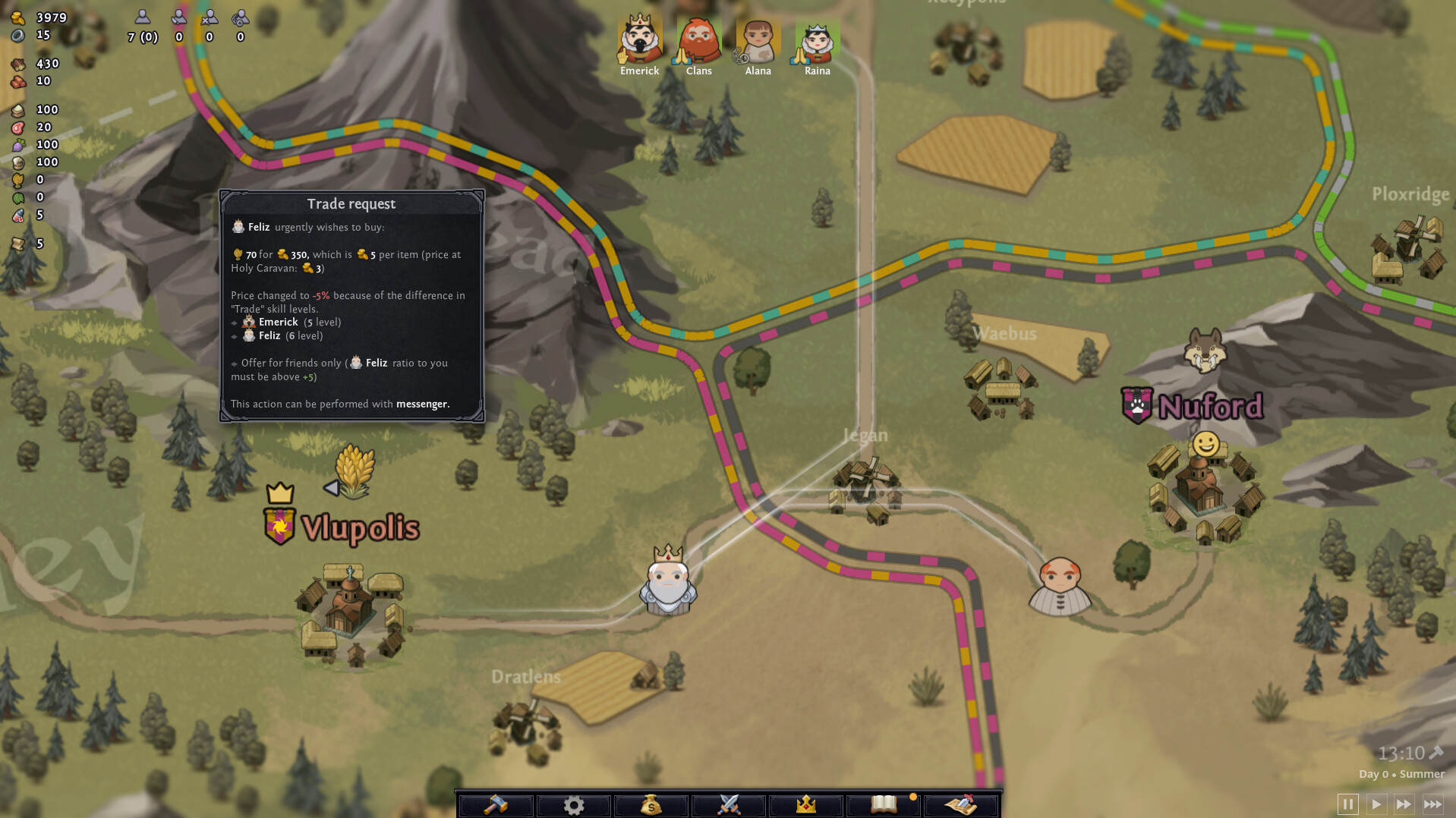Click Nuford's pink town banner
This screenshot has width=1456, height=818.
coord(1136,405)
